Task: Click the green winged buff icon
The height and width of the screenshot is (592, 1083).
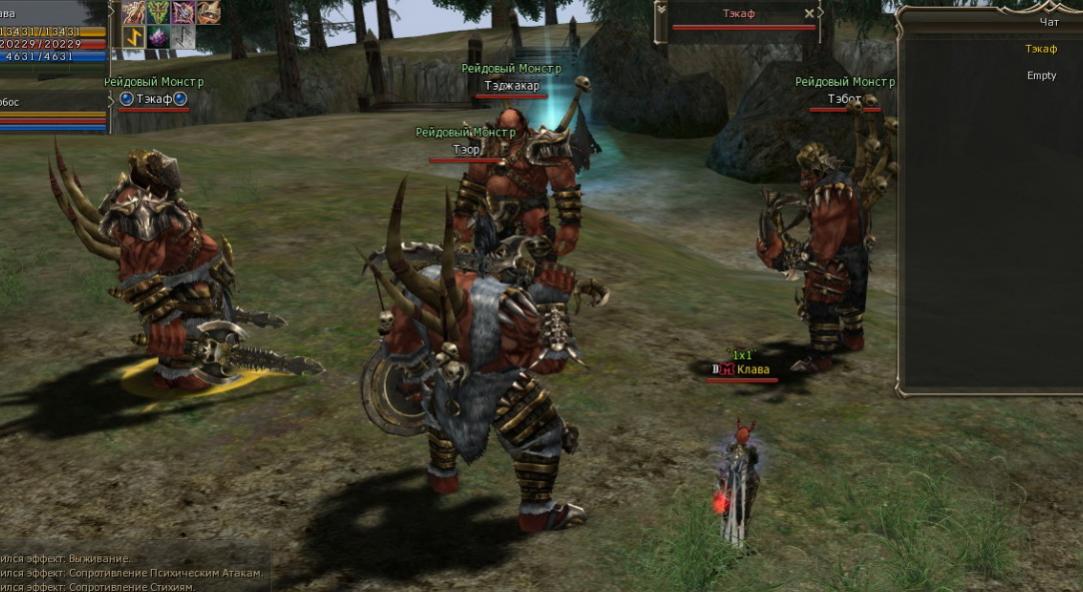Action: 159,12
